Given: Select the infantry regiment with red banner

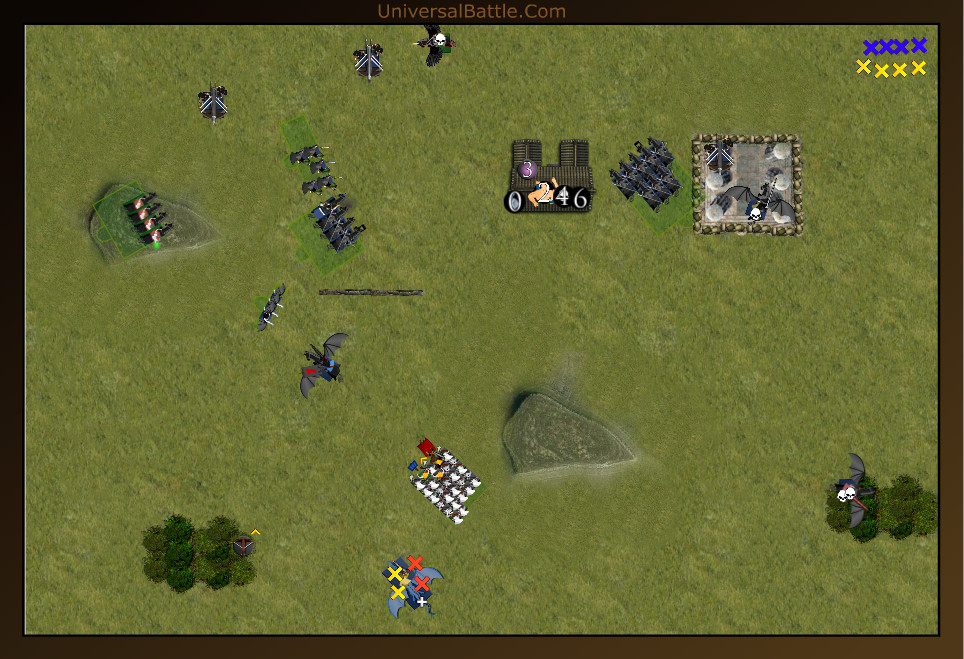Looking at the screenshot, I should pos(446,484).
